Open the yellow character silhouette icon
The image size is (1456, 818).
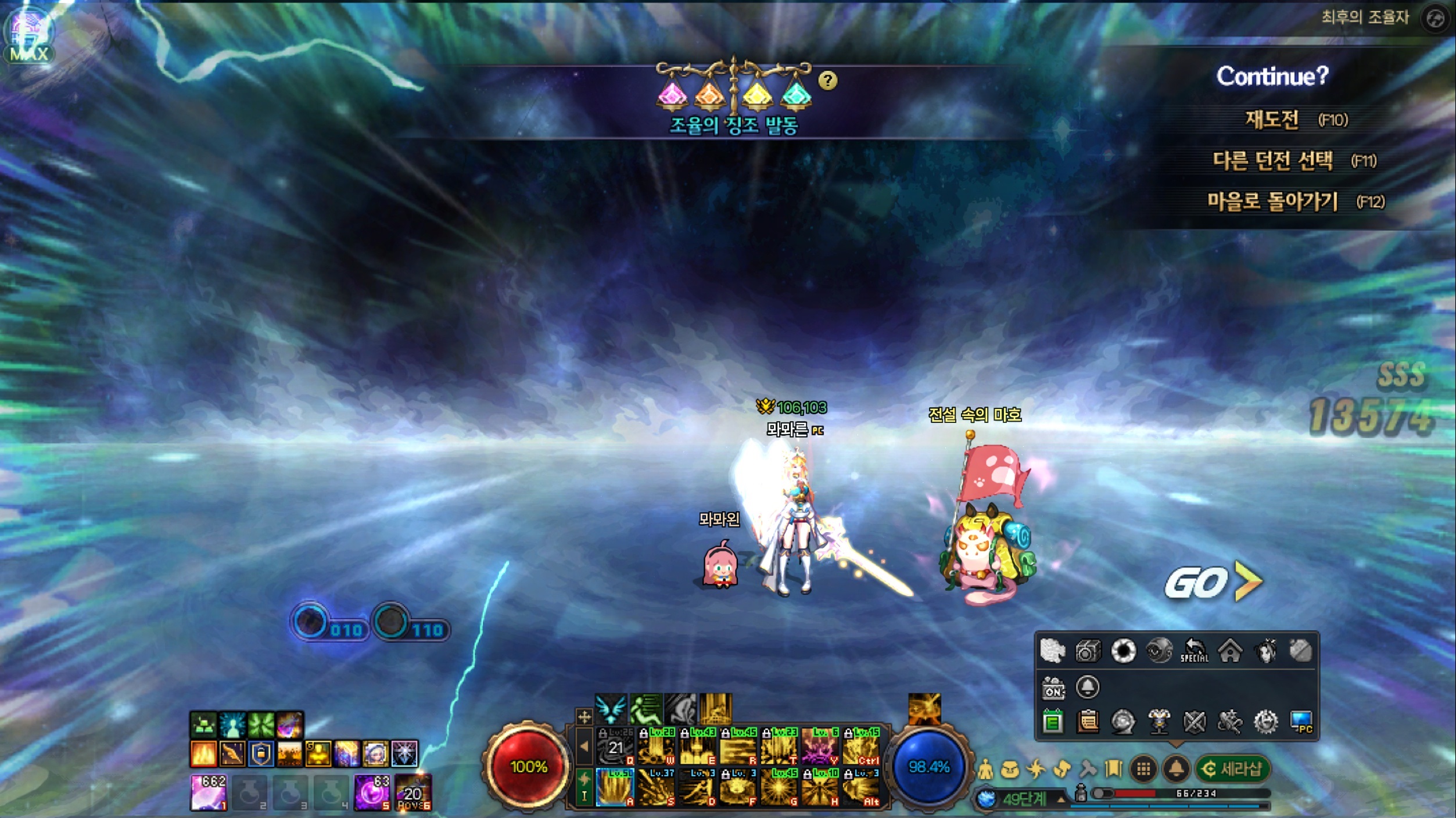pyautogui.click(x=985, y=770)
